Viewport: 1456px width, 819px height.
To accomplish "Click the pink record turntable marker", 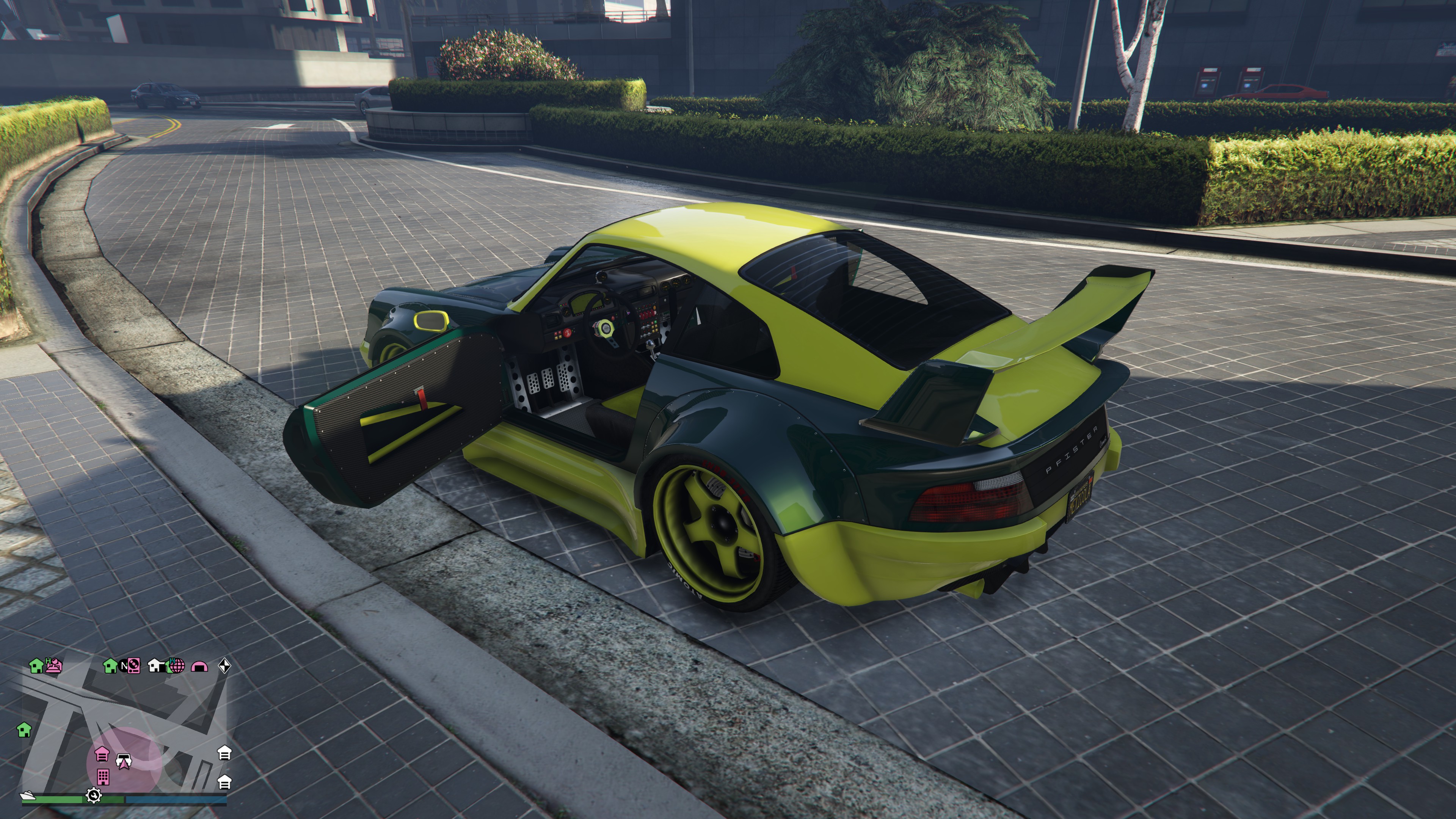I will pos(134,666).
